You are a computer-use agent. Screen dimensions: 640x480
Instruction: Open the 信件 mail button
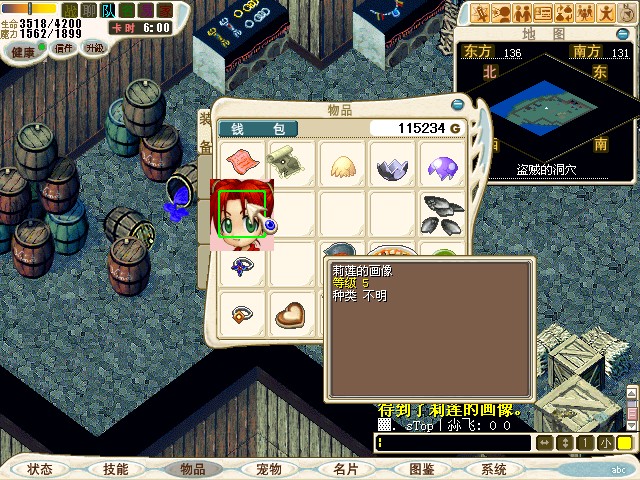[x=64, y=48]
